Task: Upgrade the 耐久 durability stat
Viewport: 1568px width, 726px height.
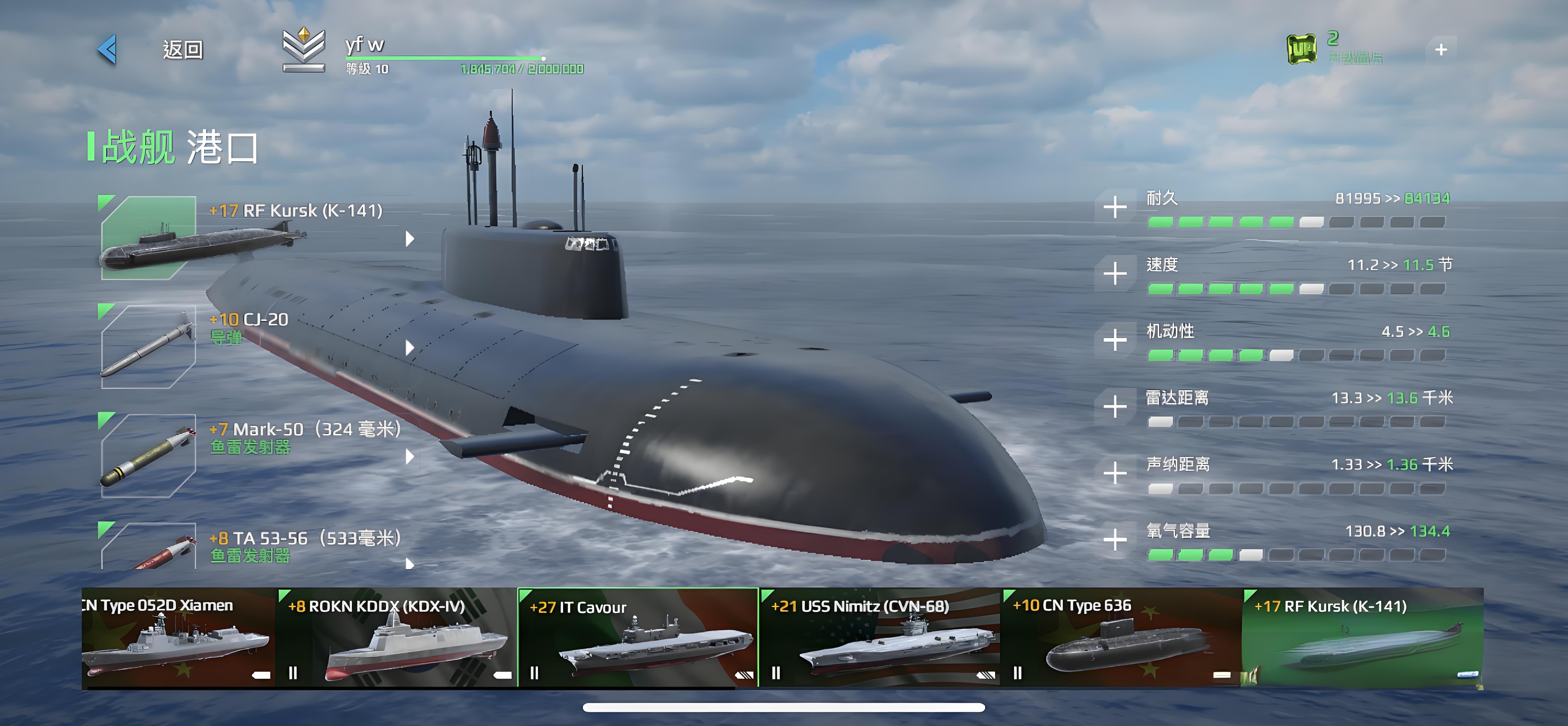Action: point(1114,207)
